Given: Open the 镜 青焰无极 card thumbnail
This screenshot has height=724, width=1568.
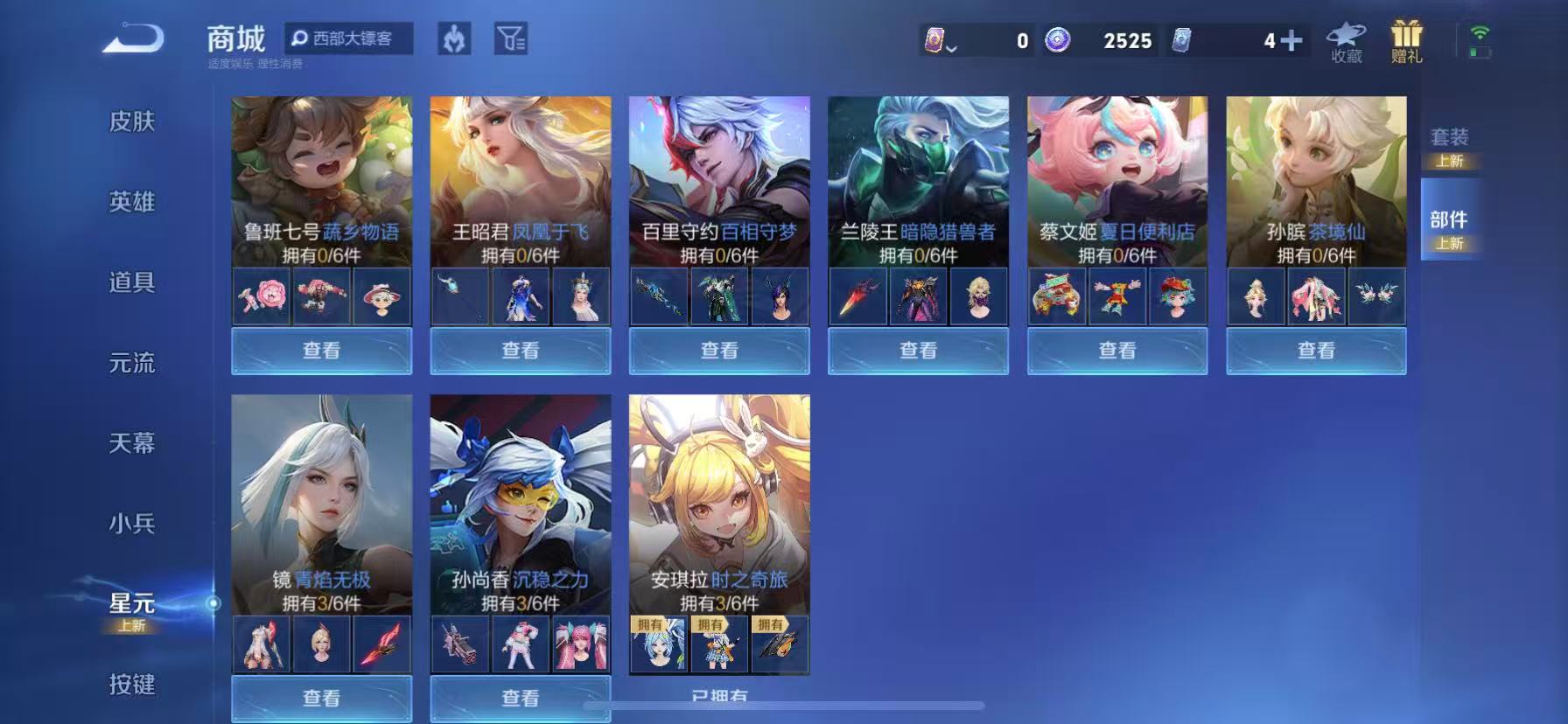Looking at the screenshot, I should tap(320, 494).
